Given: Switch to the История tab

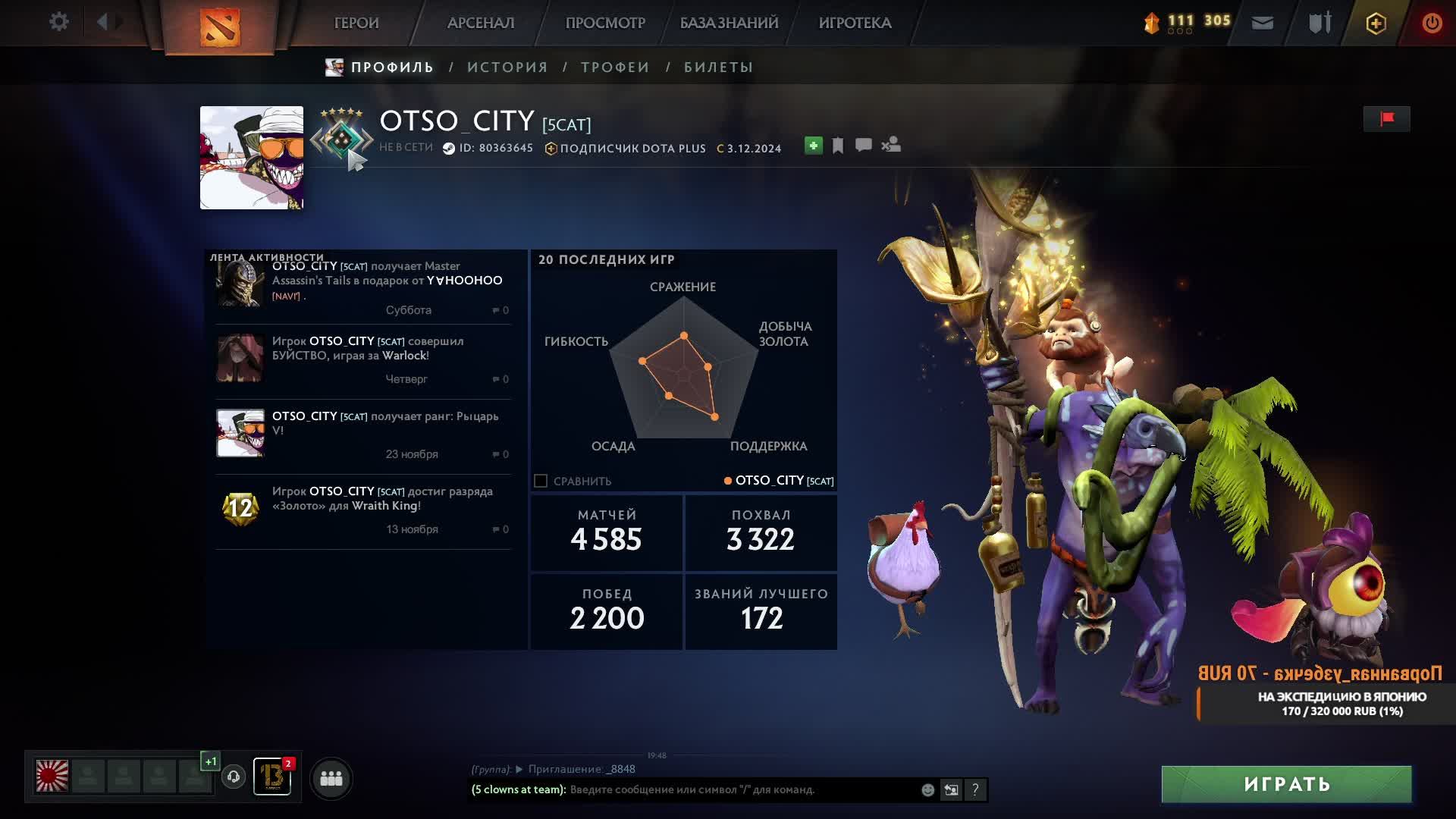Looking at the screenshot, I should click(507, 67).
